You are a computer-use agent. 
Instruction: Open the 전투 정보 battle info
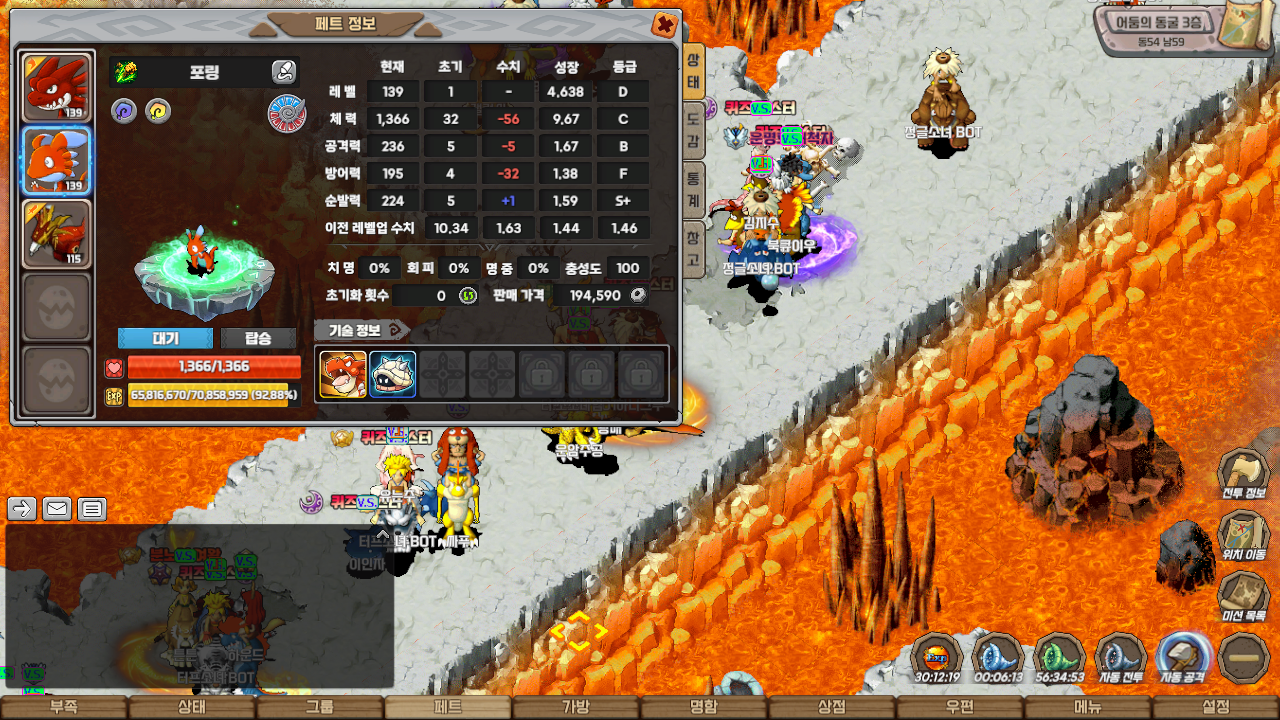[x=1243, y=475]
